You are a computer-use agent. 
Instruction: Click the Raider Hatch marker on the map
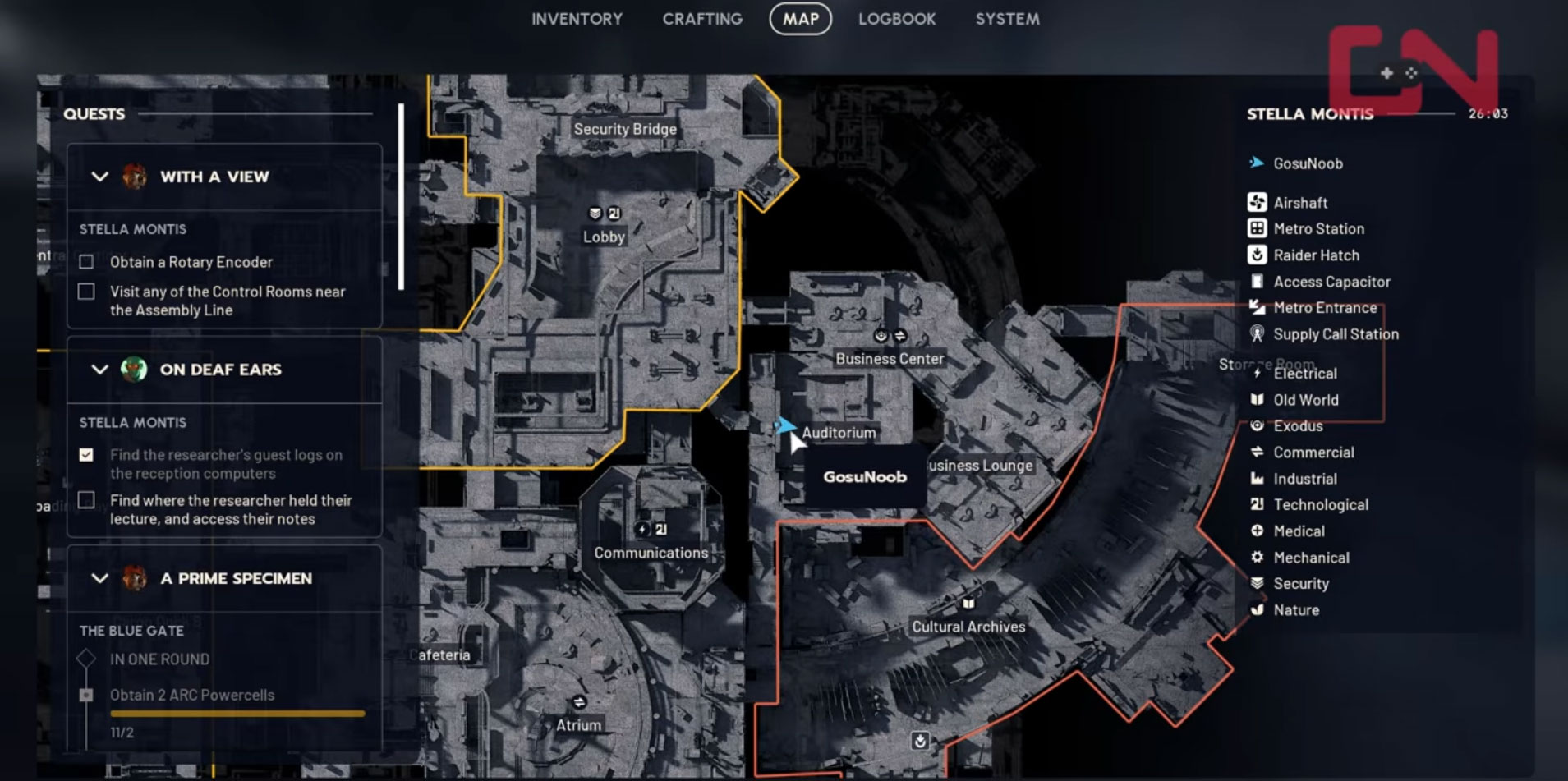pyautogui.click(x=920, y=741)
